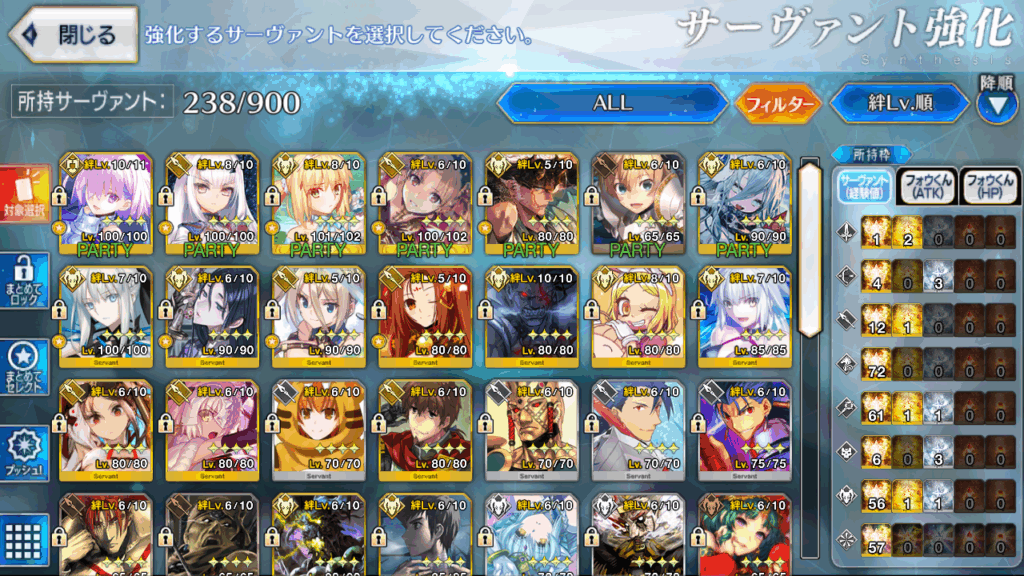The image size is (1024, 576).
Task: Switch to フォウくん(HP) tab
Action: [989, 187]
